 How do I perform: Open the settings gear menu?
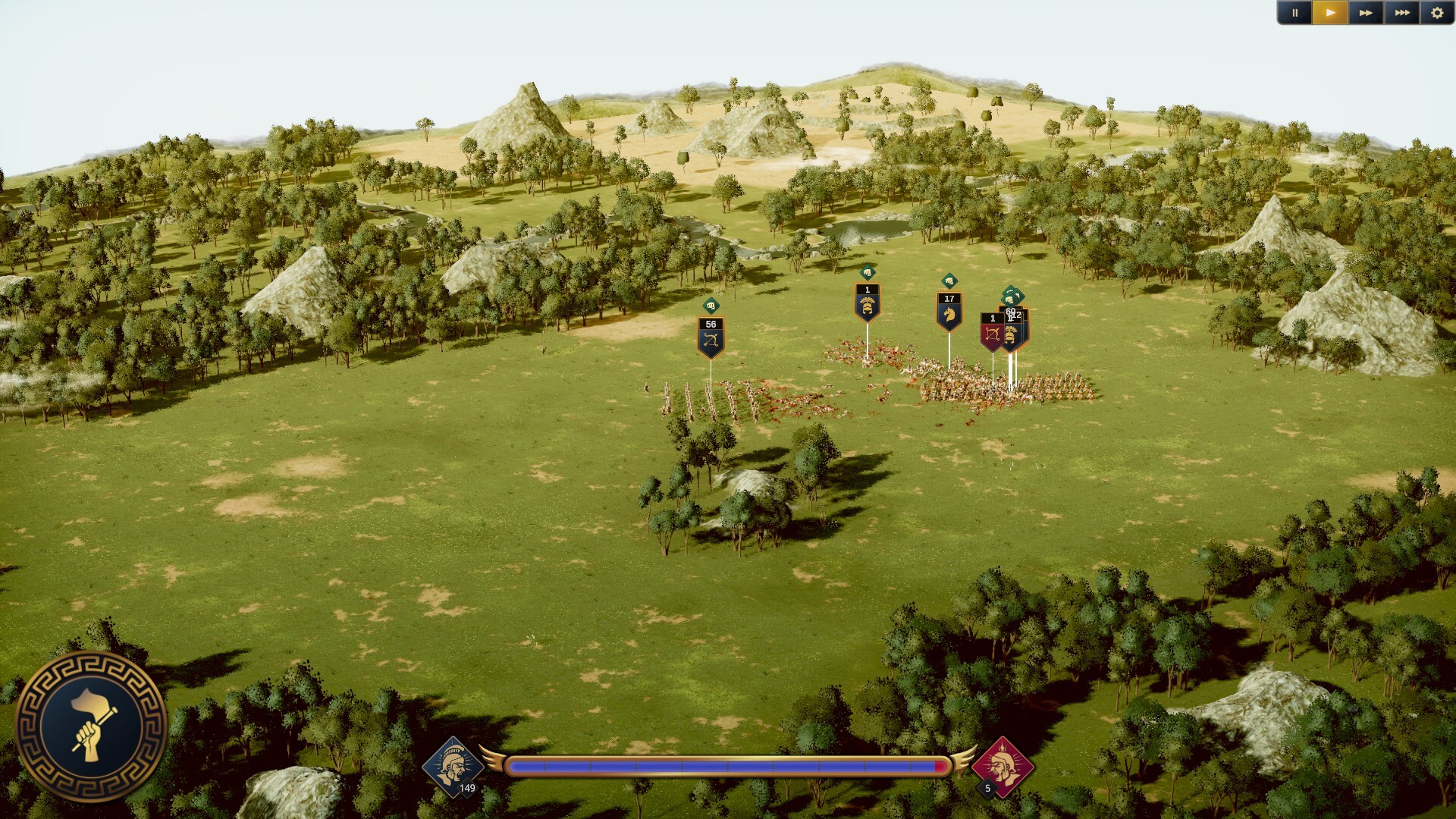1437,13
